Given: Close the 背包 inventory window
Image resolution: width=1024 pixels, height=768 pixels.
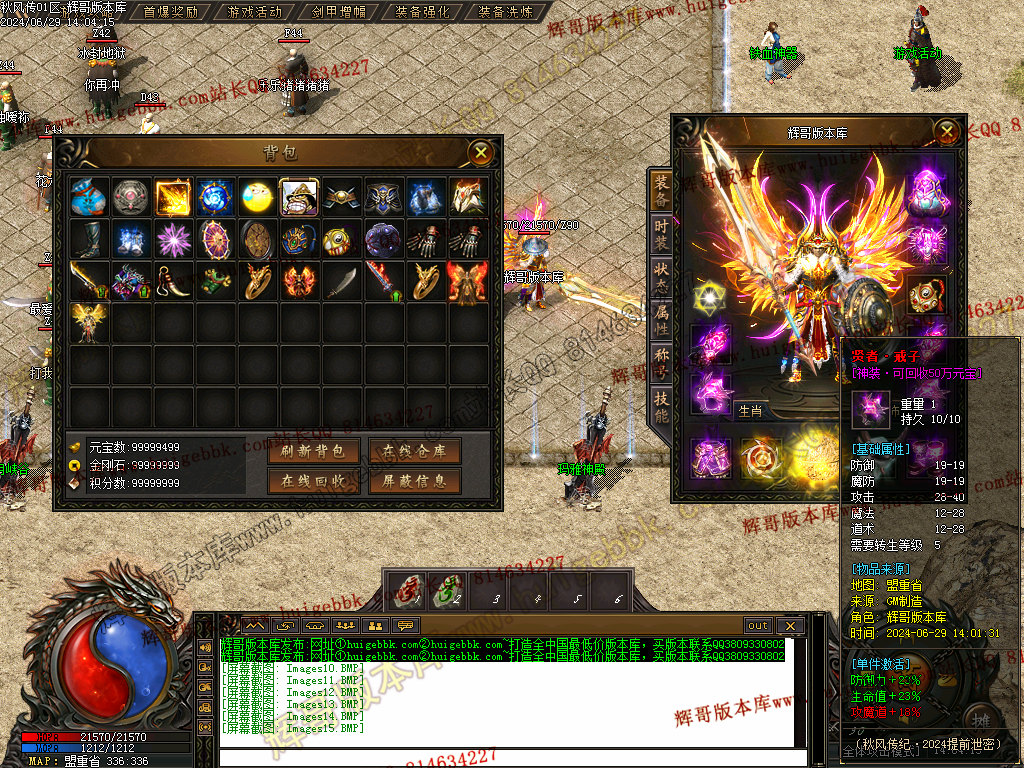Looking at the screenshot, I should 482,152.
